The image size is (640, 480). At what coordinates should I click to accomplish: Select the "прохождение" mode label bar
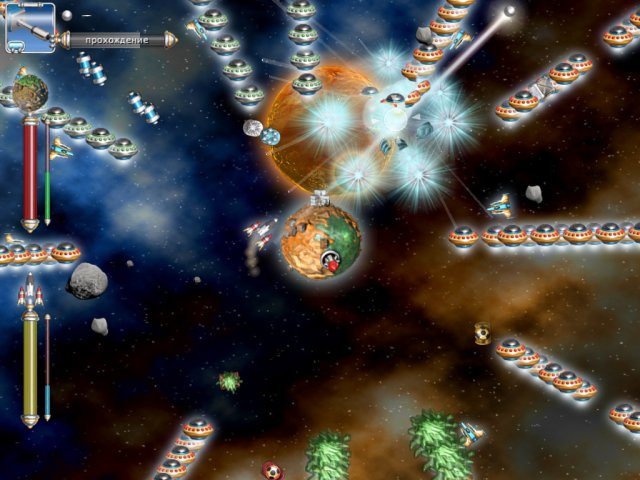[117, 40]
